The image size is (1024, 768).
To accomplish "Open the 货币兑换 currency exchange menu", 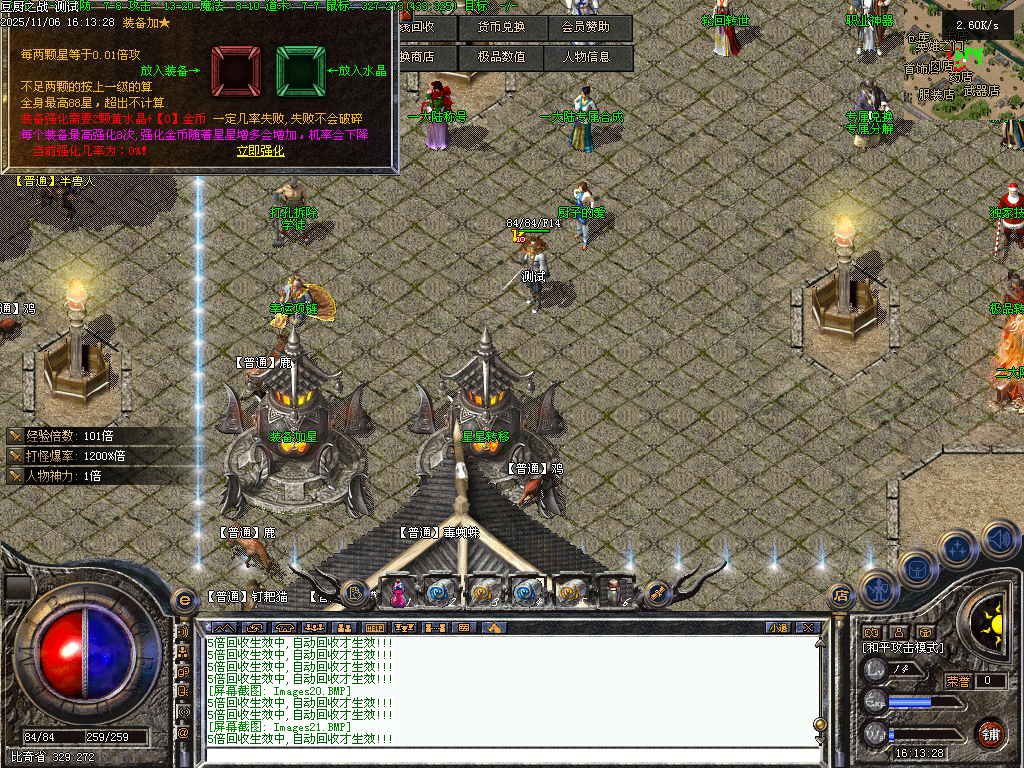I will click(x=502, y=27).
